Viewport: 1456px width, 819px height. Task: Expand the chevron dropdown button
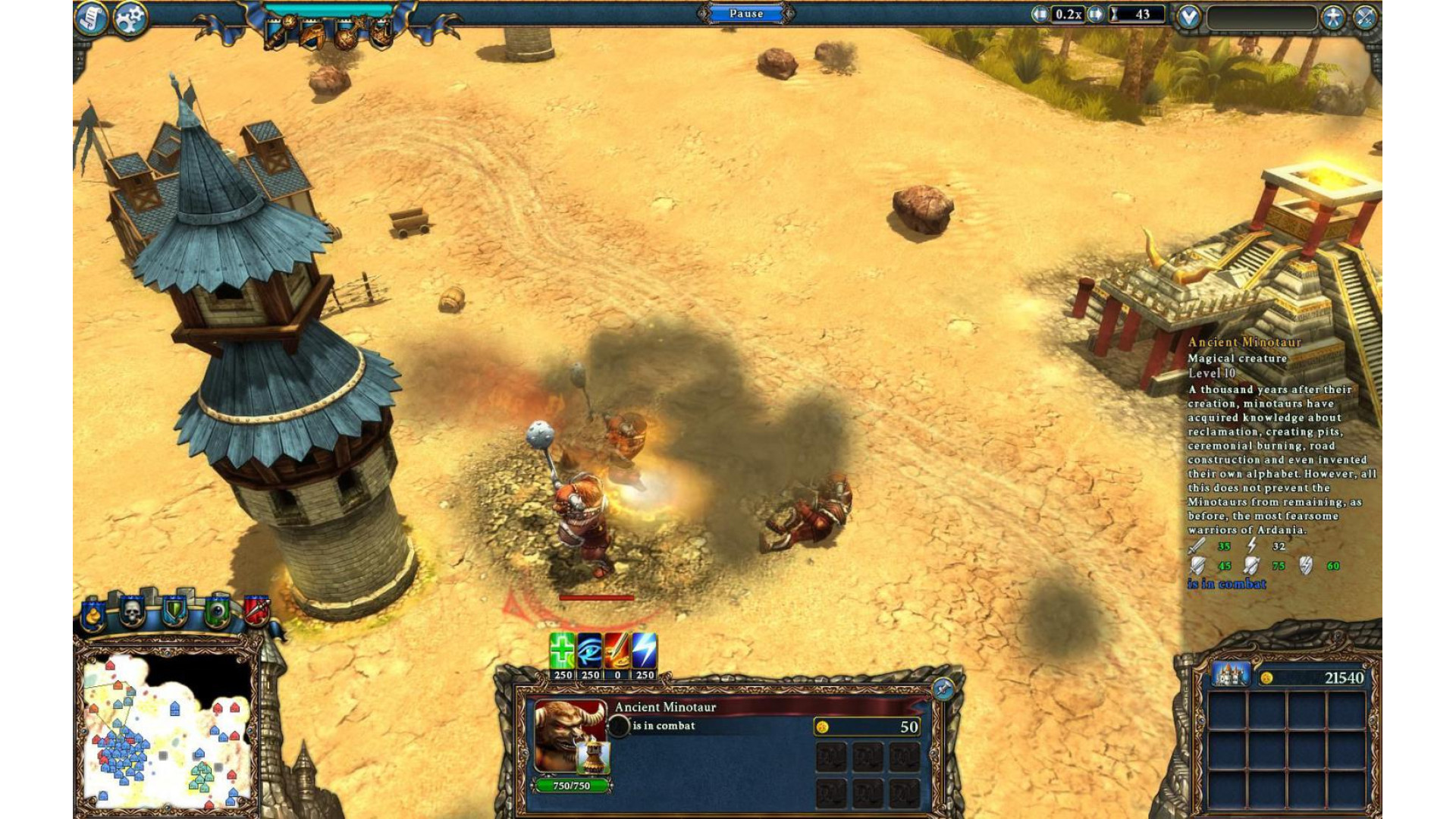click(x=1188, y=17)
